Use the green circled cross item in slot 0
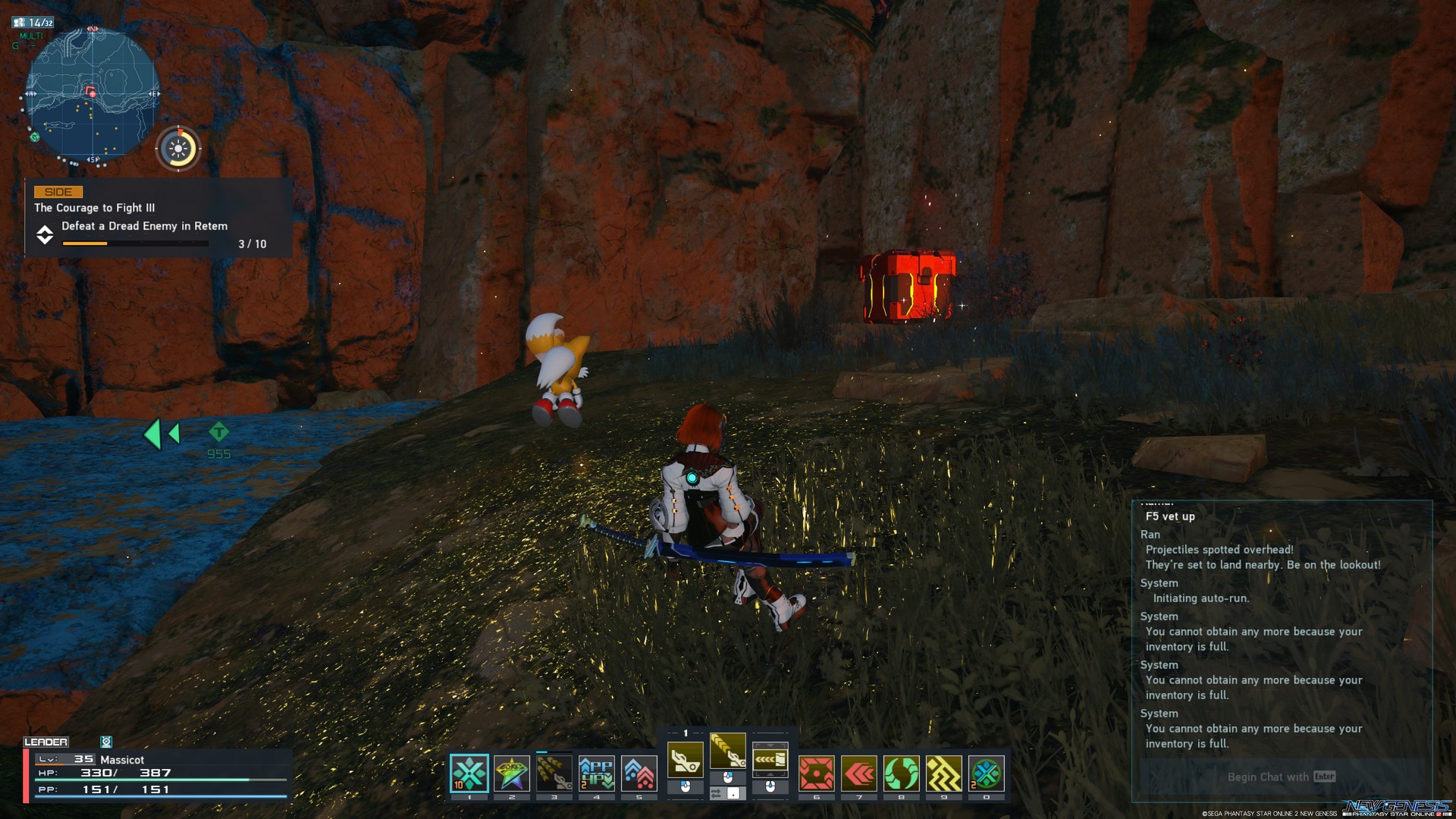Image resolution: width=1456 pixels, height=819 pixels. (x=987, y=774)
